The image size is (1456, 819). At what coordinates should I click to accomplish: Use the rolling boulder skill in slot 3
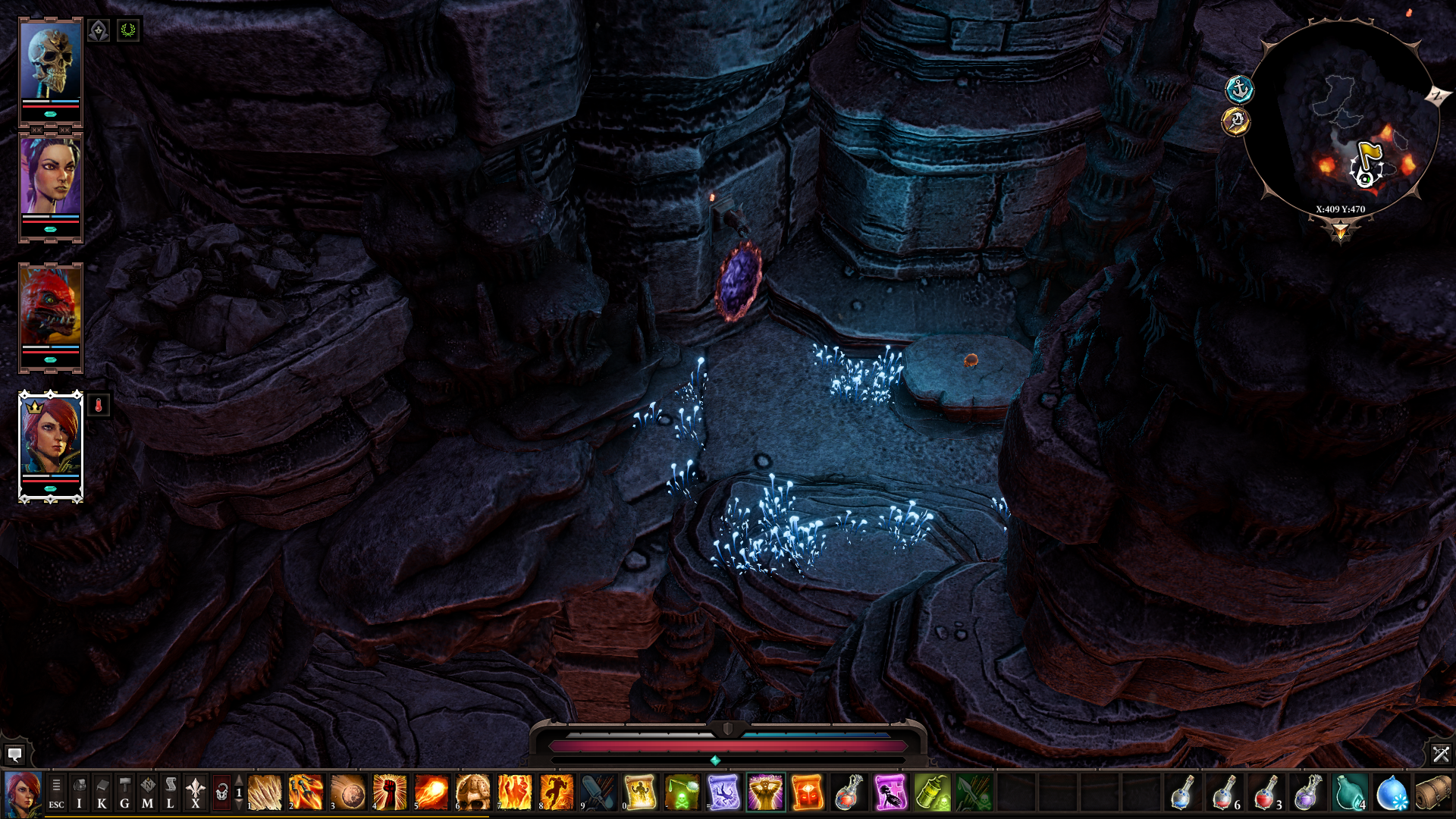pos(347,793)
